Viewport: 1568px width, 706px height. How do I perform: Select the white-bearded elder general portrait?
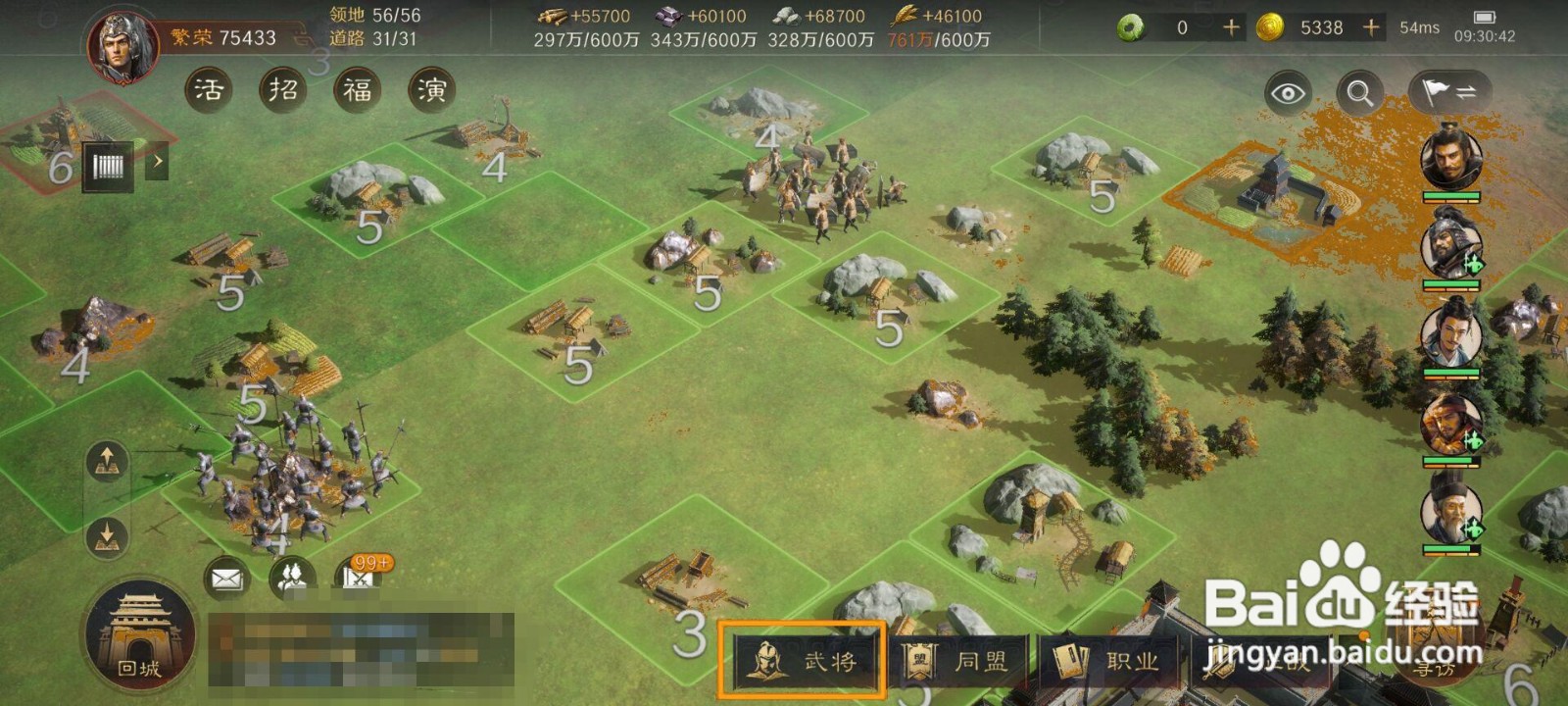(x=1451, y=512)
